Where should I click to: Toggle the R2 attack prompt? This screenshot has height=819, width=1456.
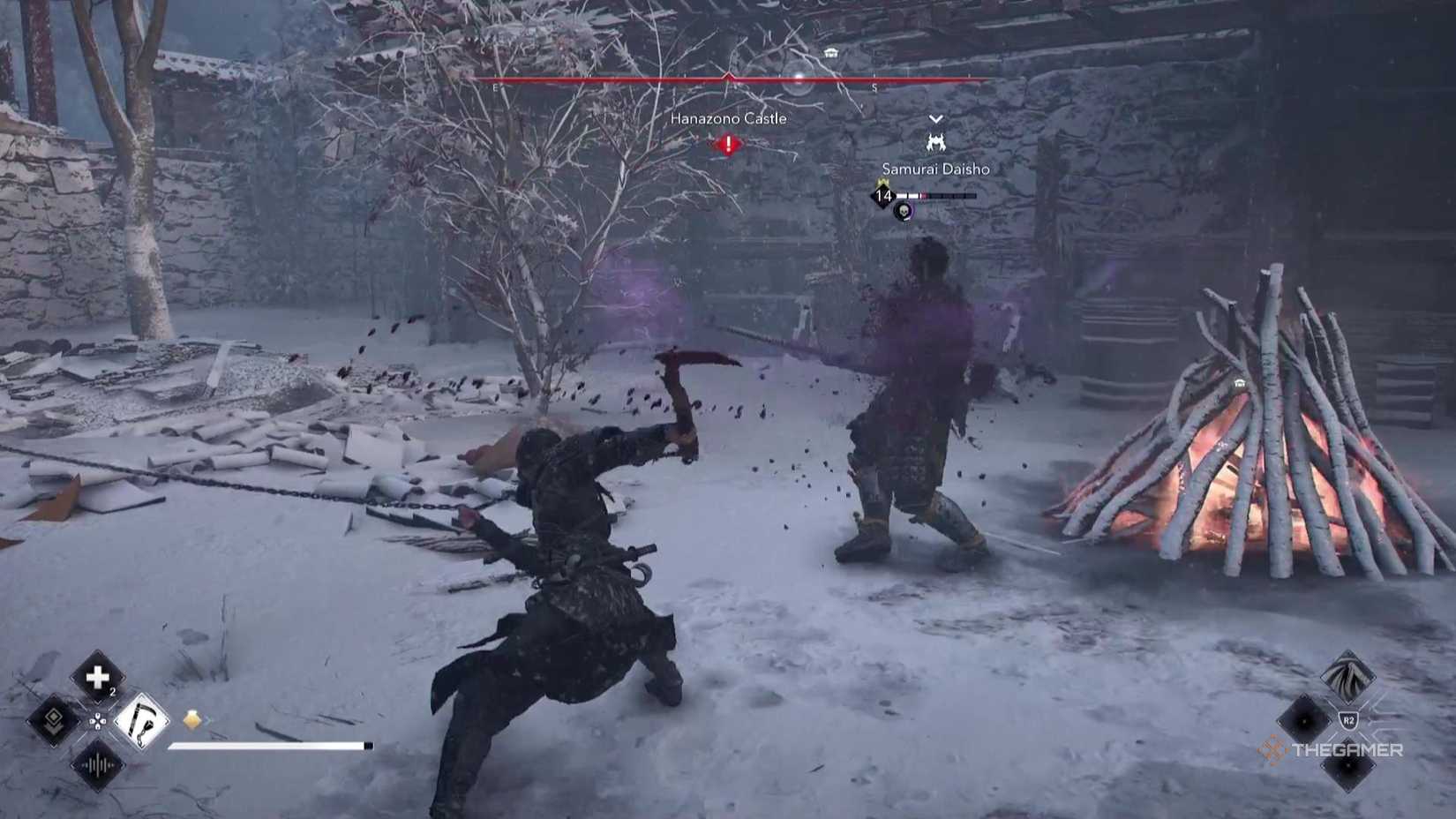click(x=1347, y=719)
